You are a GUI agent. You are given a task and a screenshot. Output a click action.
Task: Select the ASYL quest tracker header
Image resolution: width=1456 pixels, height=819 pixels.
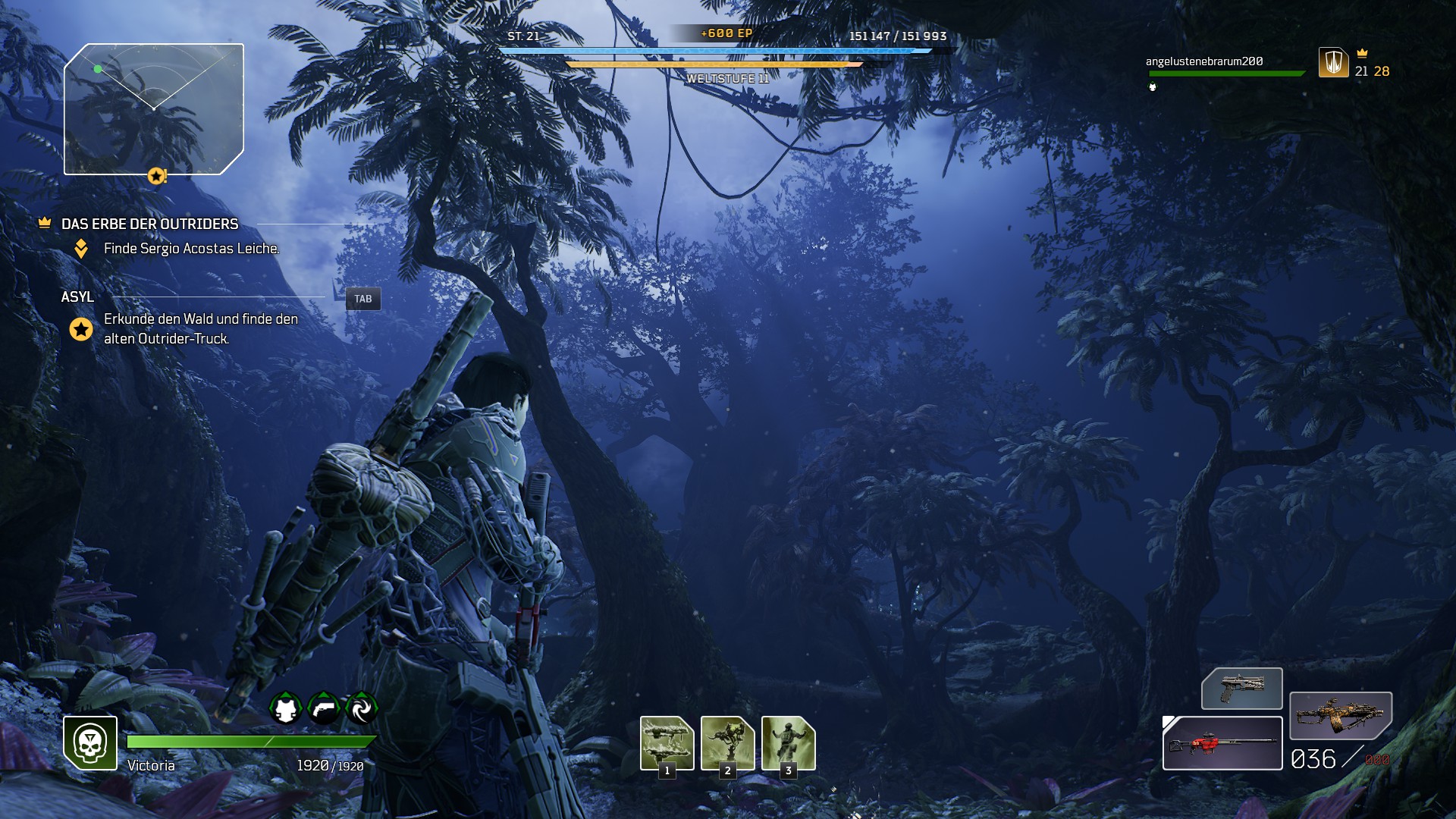(x=77, y=297)
